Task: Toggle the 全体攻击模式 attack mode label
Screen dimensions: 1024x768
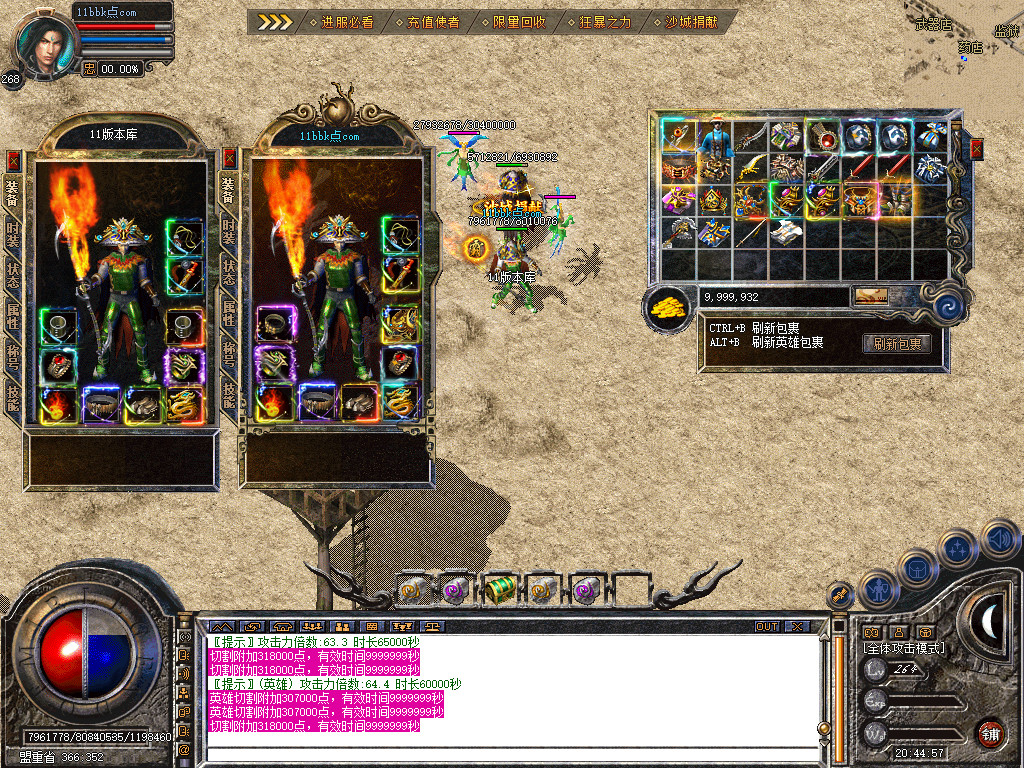Action: coord(904,648)
